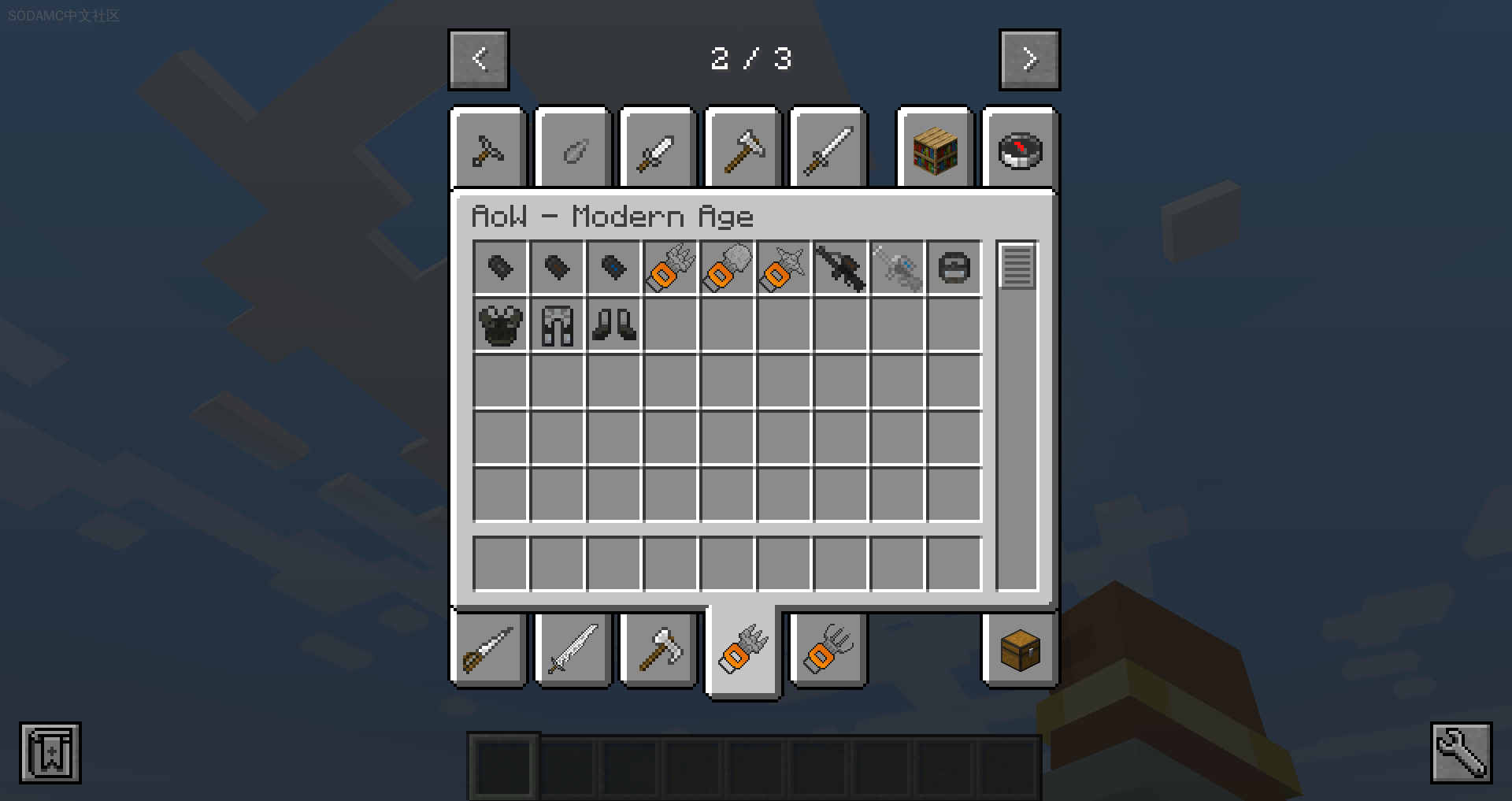Pick up the leggings item
1512x801 pixels.
pos(557,324)
